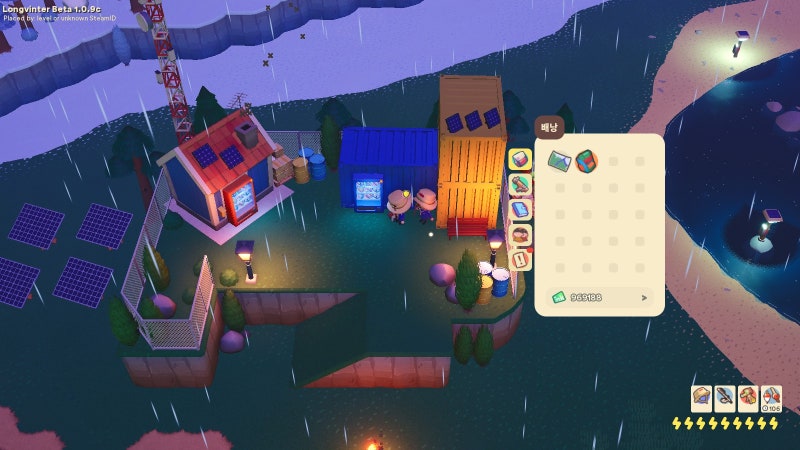Switch to the blue journal book tab
The image size is (800, 450).
pyautogui.click(x=520, y=211)
